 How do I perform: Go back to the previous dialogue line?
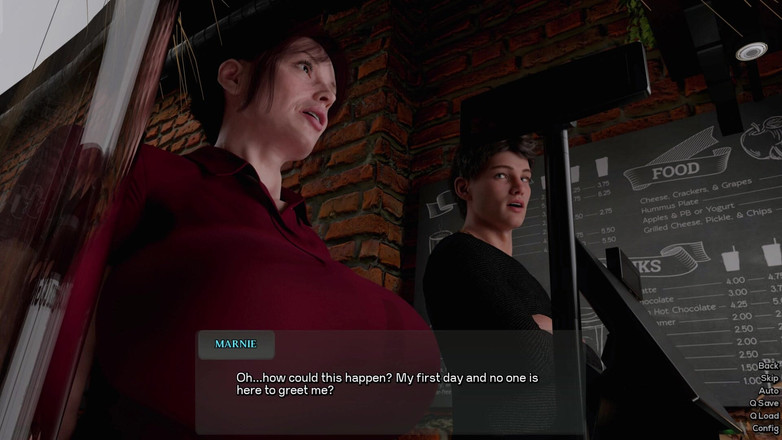[768, 366]
